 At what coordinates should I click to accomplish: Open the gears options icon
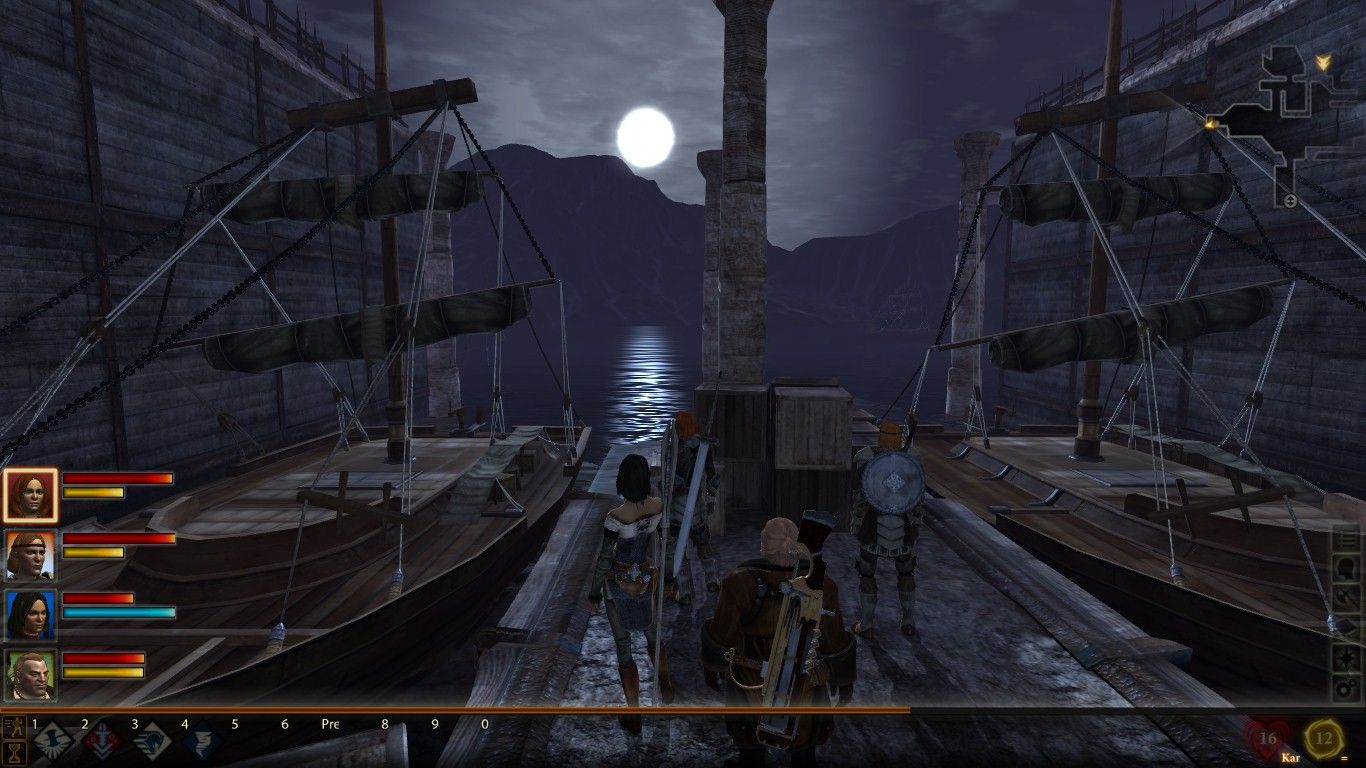[1348, 687]
